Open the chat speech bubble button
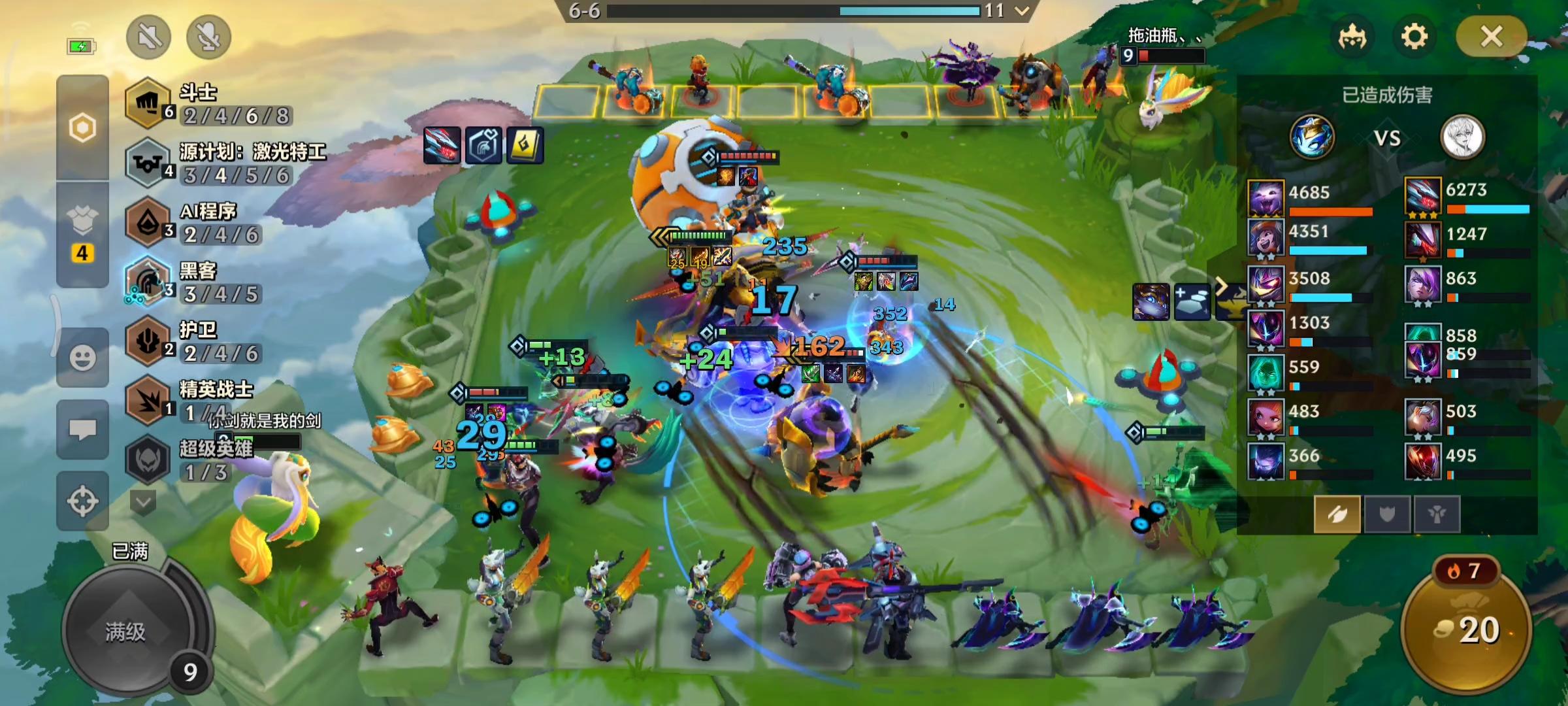Screen dimensions: 1568x706 point(82,429)
